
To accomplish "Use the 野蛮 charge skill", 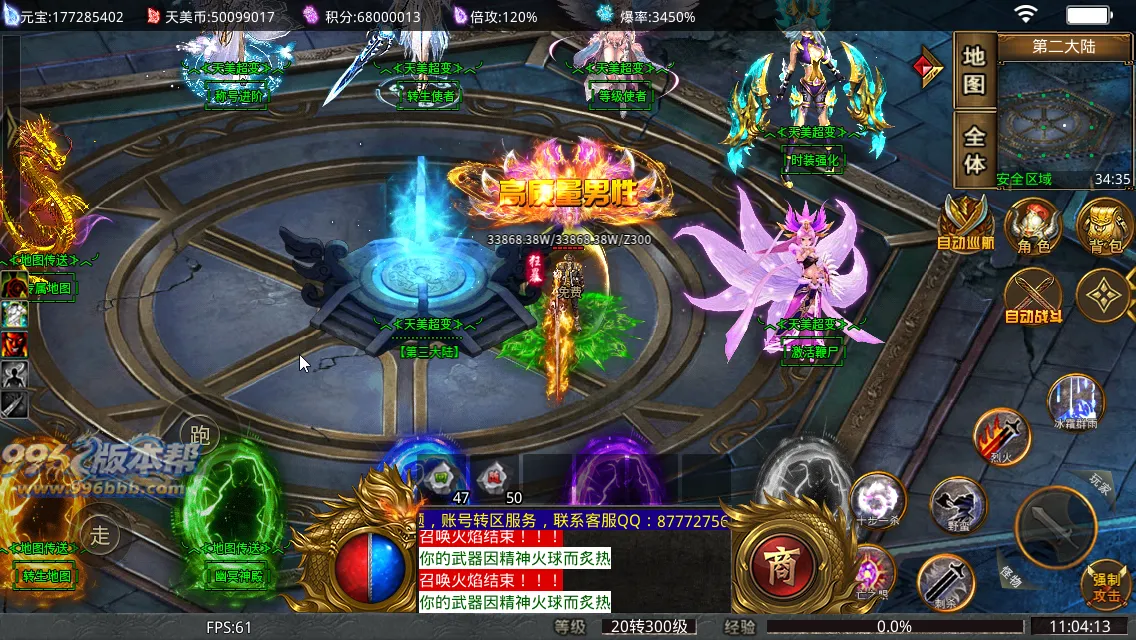I will (958, 505).
